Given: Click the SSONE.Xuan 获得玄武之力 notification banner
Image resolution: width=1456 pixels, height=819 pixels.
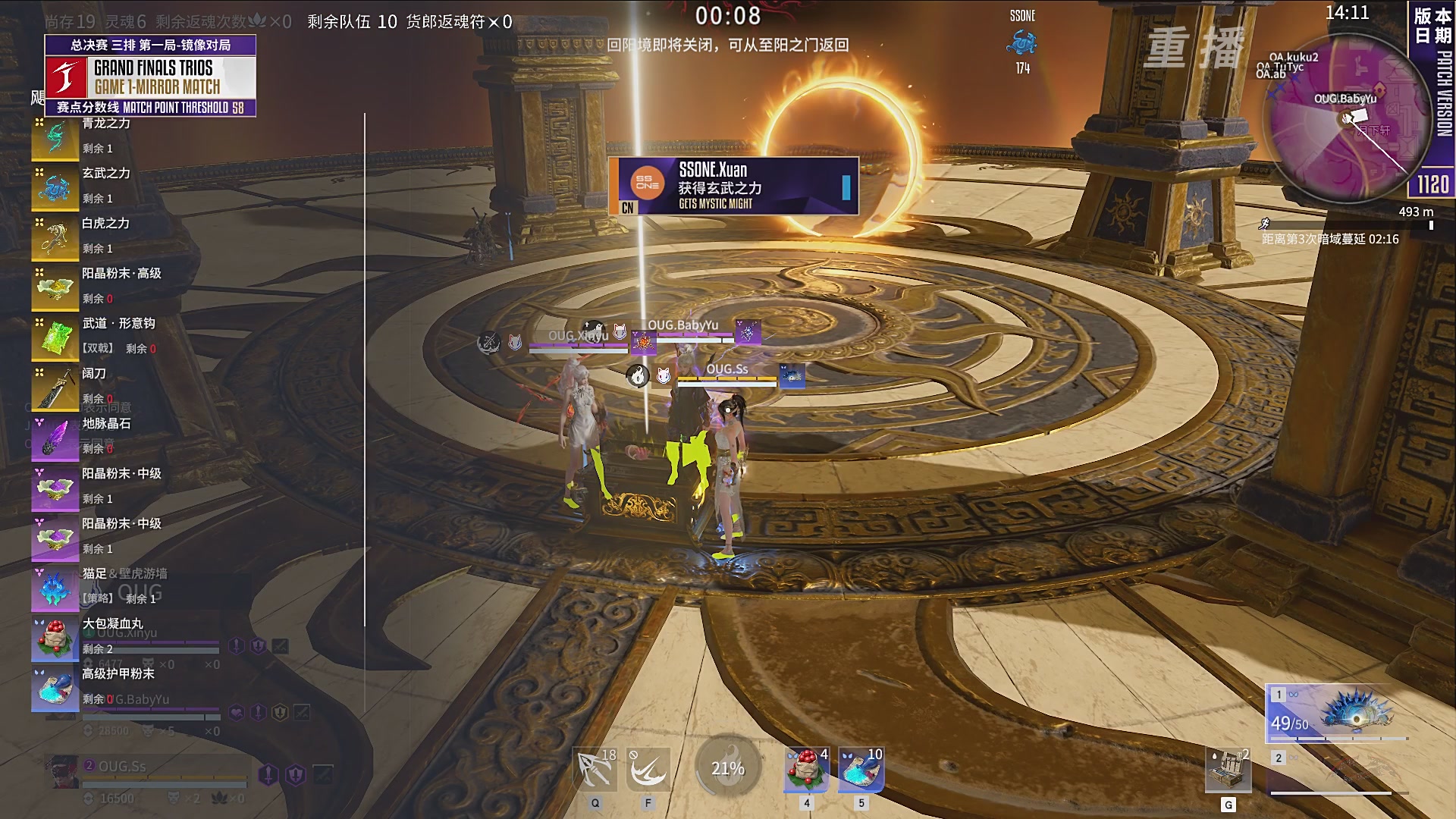Looking at the screenshot, I should [x=733, y=186].
